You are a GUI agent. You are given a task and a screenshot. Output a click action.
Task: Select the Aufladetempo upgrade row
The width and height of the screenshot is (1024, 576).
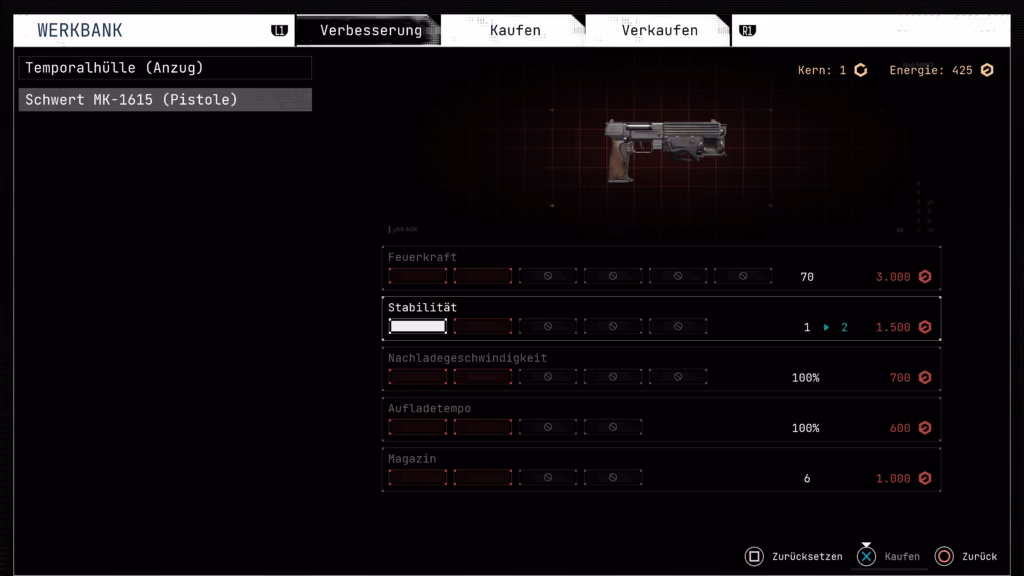(x=660, y=420)
